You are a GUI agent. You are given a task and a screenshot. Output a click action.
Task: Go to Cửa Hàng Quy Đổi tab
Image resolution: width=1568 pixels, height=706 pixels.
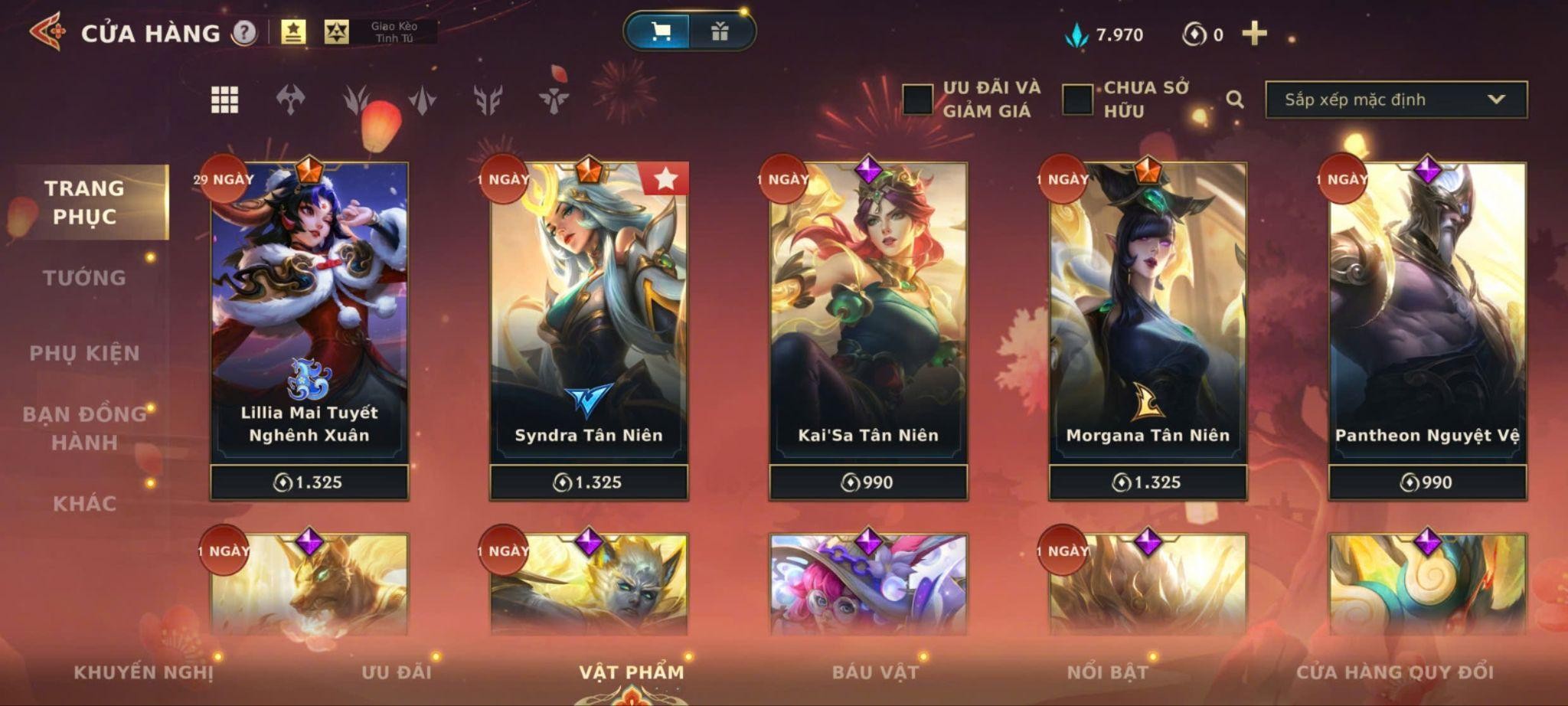pos(1394,672)
